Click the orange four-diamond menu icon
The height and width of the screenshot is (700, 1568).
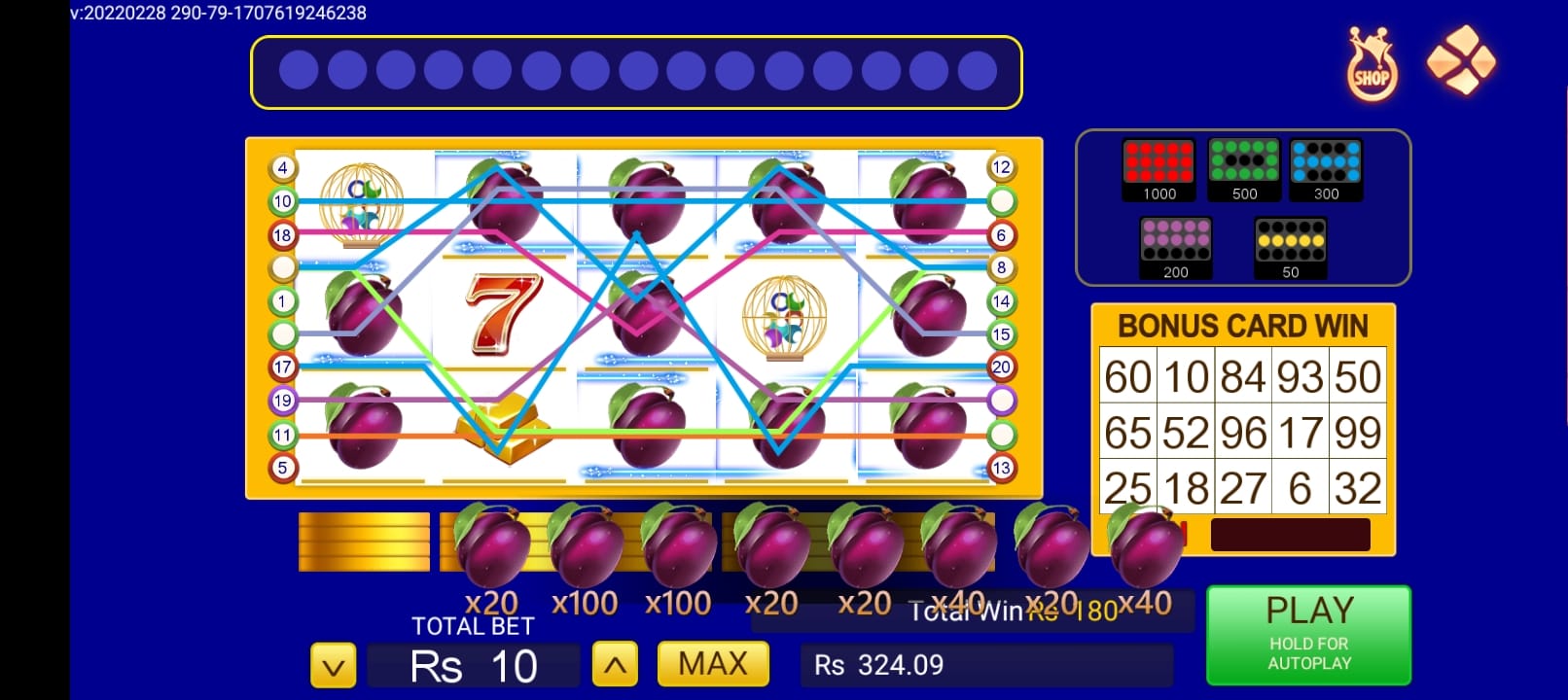(1460, 60)
